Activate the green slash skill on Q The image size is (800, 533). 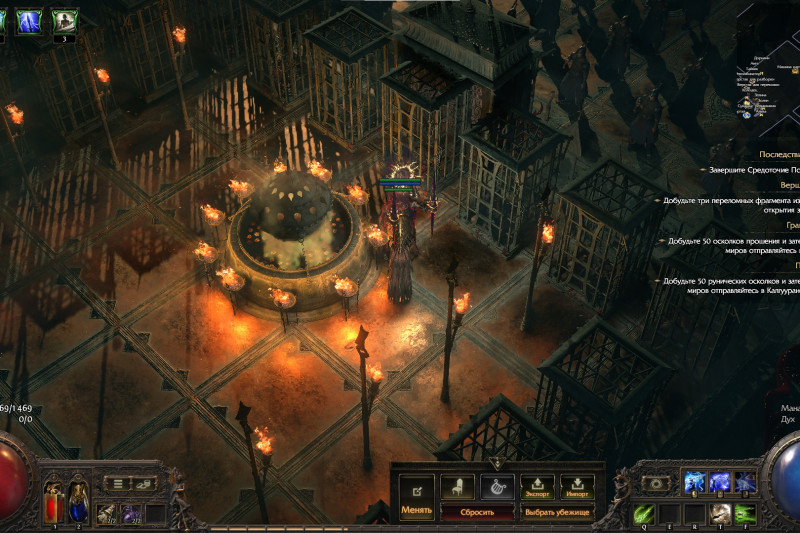[x=643, y=513]
